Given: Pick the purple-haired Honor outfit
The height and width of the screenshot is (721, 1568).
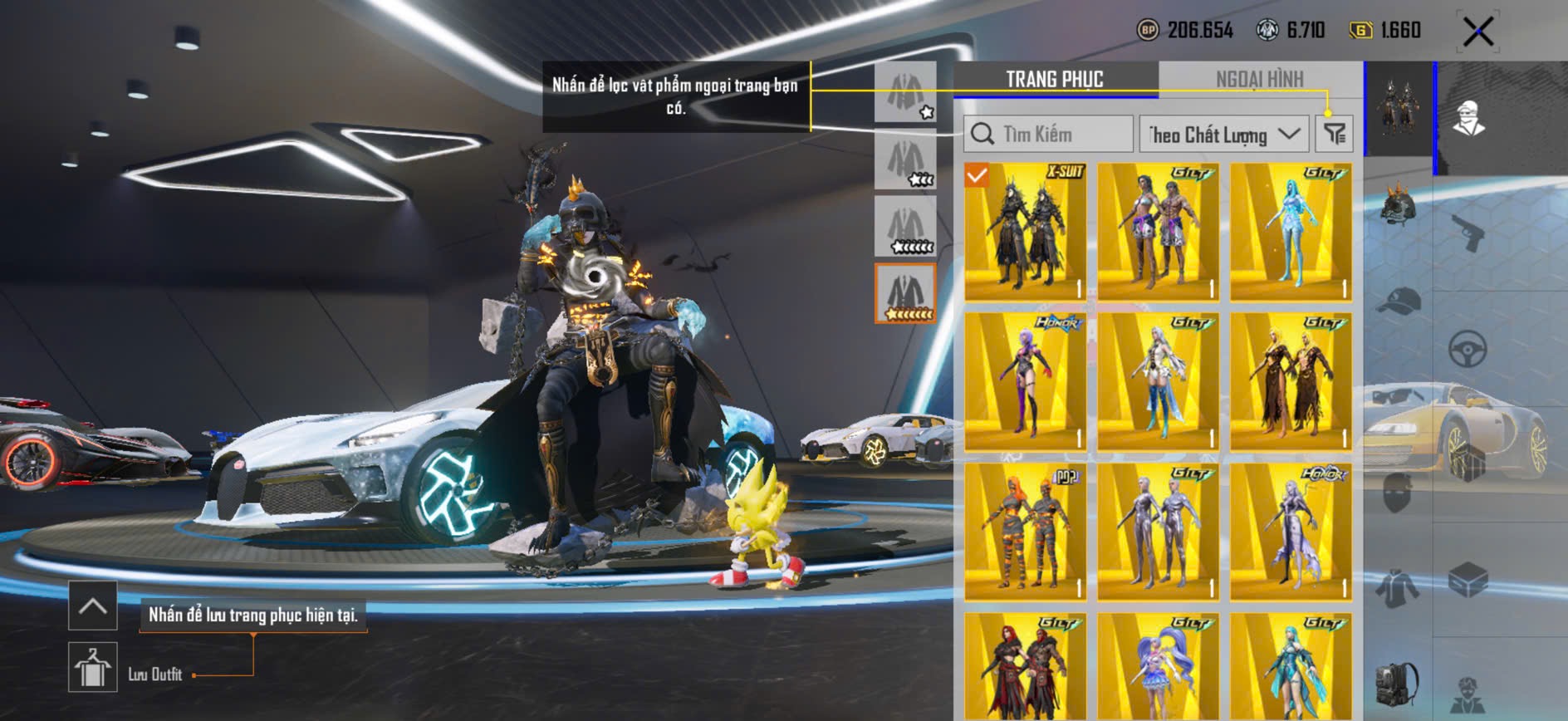Looking at the screenshot, I should click(1026, 381).
